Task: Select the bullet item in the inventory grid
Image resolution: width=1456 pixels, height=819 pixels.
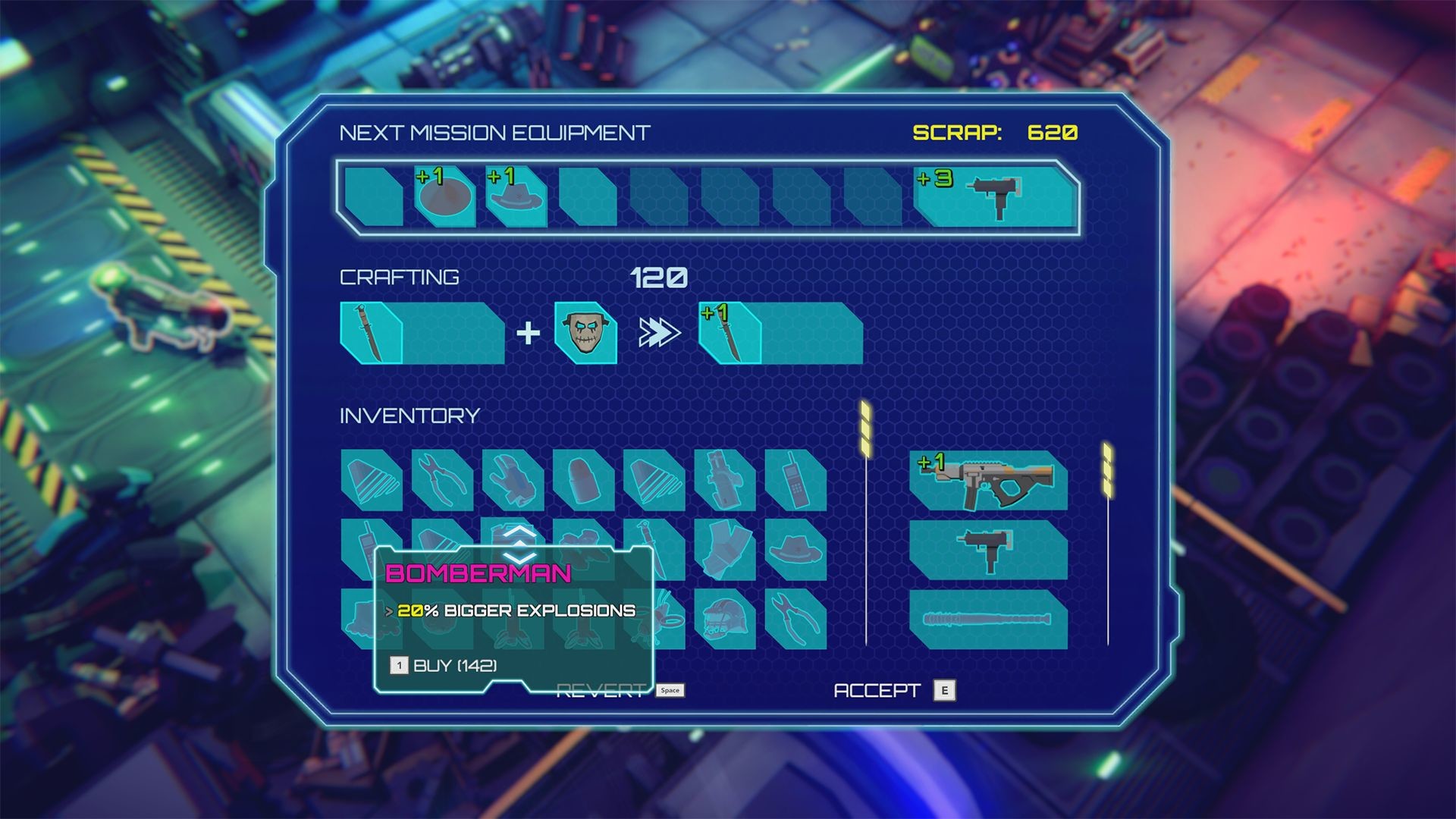Action: tap(581, 479)
